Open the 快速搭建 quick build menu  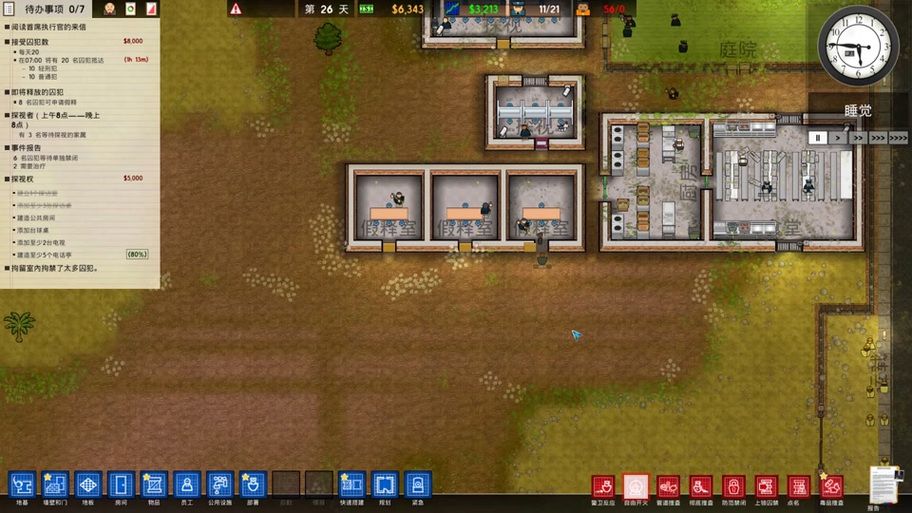pyautogui.click(x=352, y=485)
